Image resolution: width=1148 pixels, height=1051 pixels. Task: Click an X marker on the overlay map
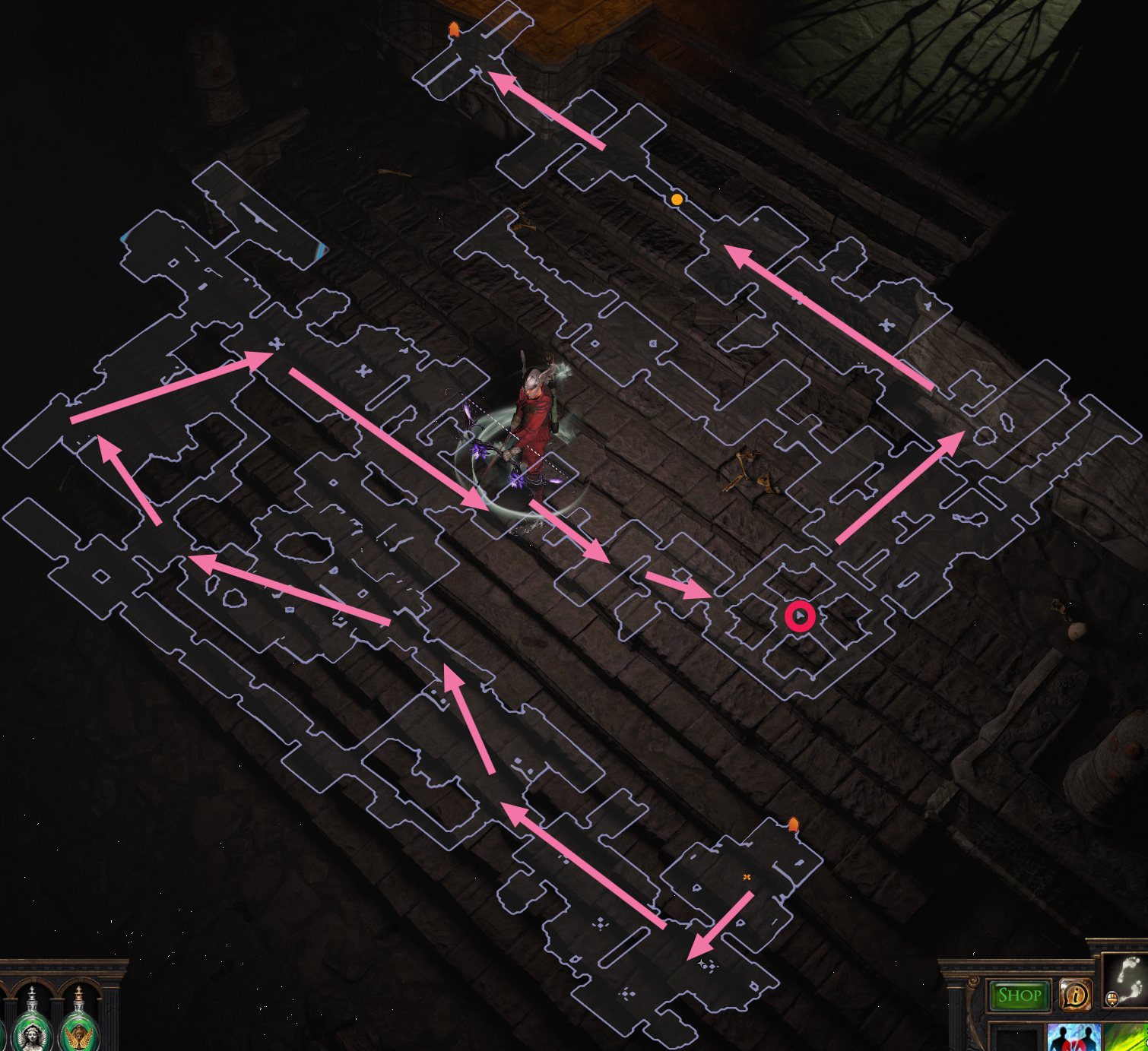(274, 343)
